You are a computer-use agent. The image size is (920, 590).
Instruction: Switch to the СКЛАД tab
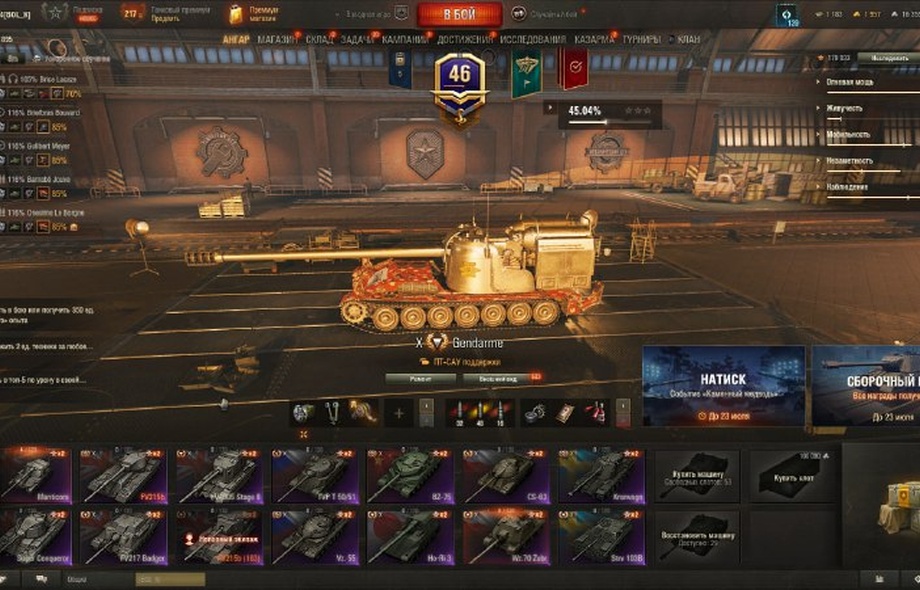coord(319,40)
